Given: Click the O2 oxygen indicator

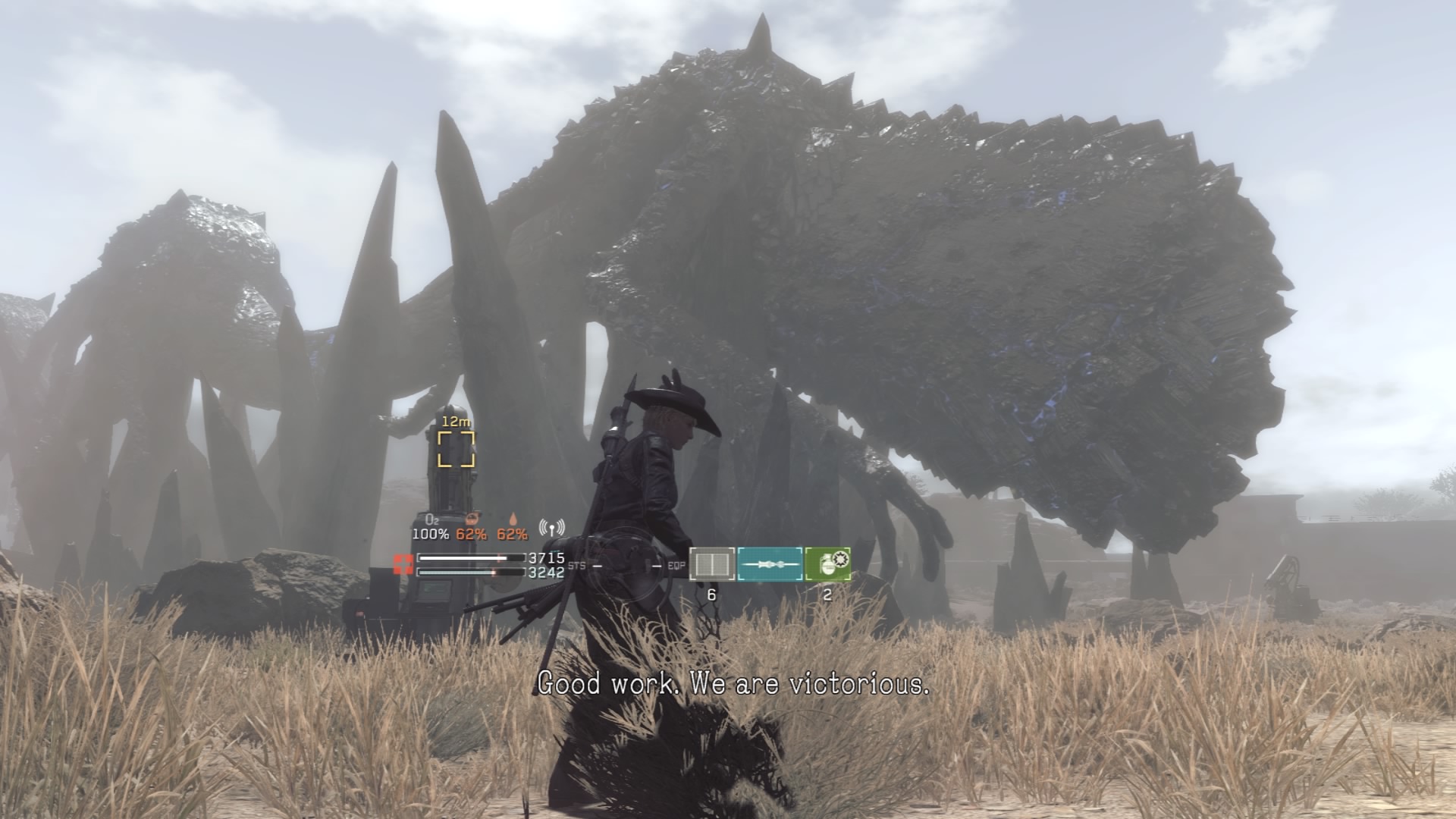Looking at the screenshot, I should (x=431, y=519).
